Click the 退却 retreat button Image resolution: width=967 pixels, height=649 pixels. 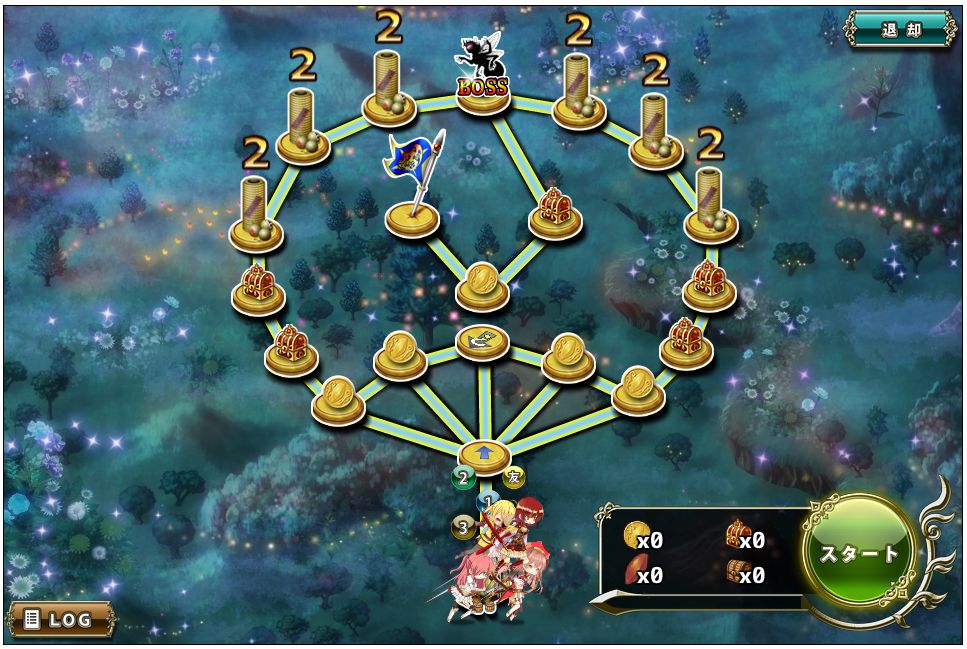coord(900,29)
